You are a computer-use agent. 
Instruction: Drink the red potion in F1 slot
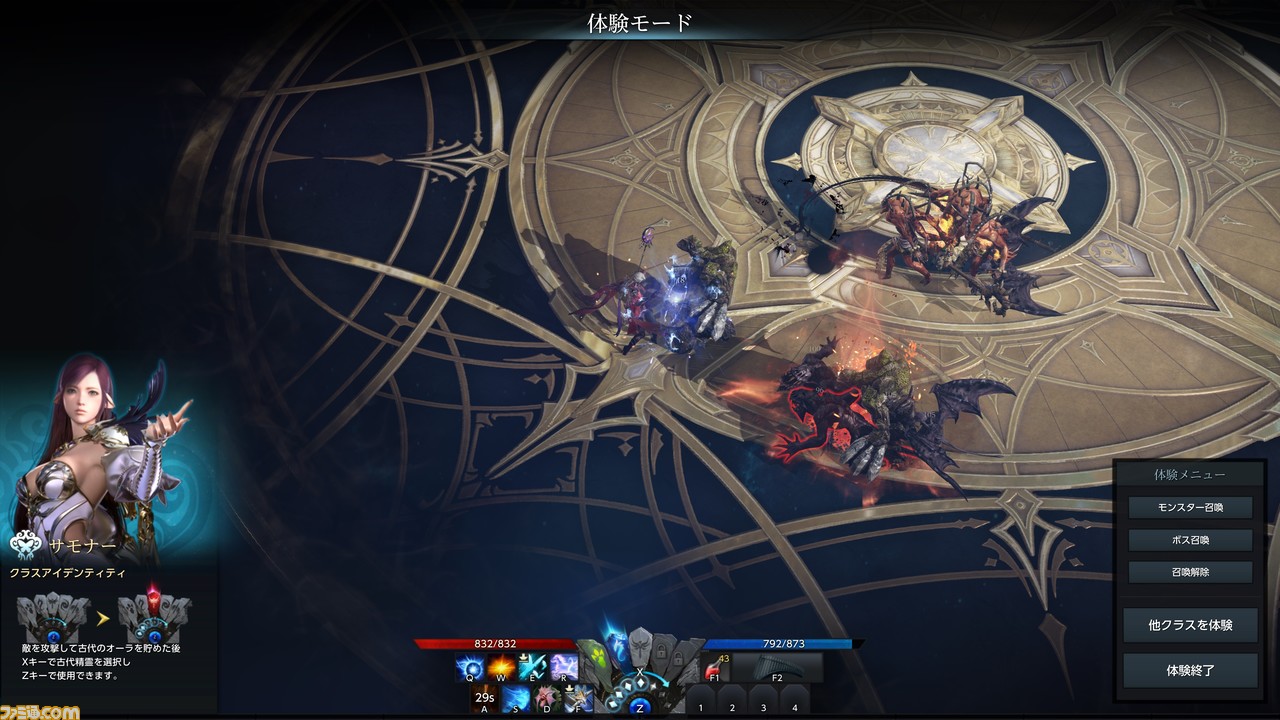point(715,667)
